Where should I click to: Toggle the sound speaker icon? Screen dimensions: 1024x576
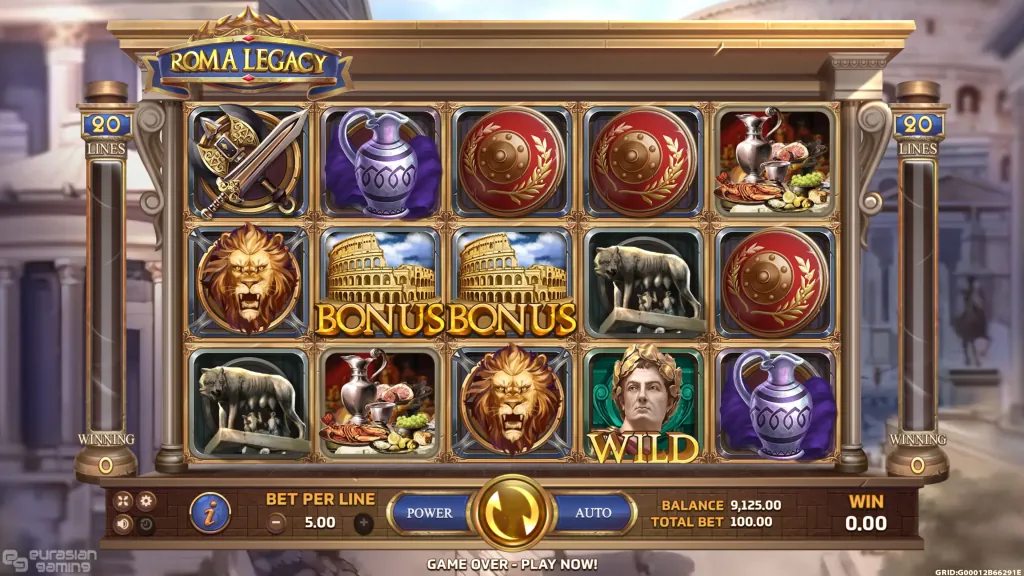[x=123, y=524]
